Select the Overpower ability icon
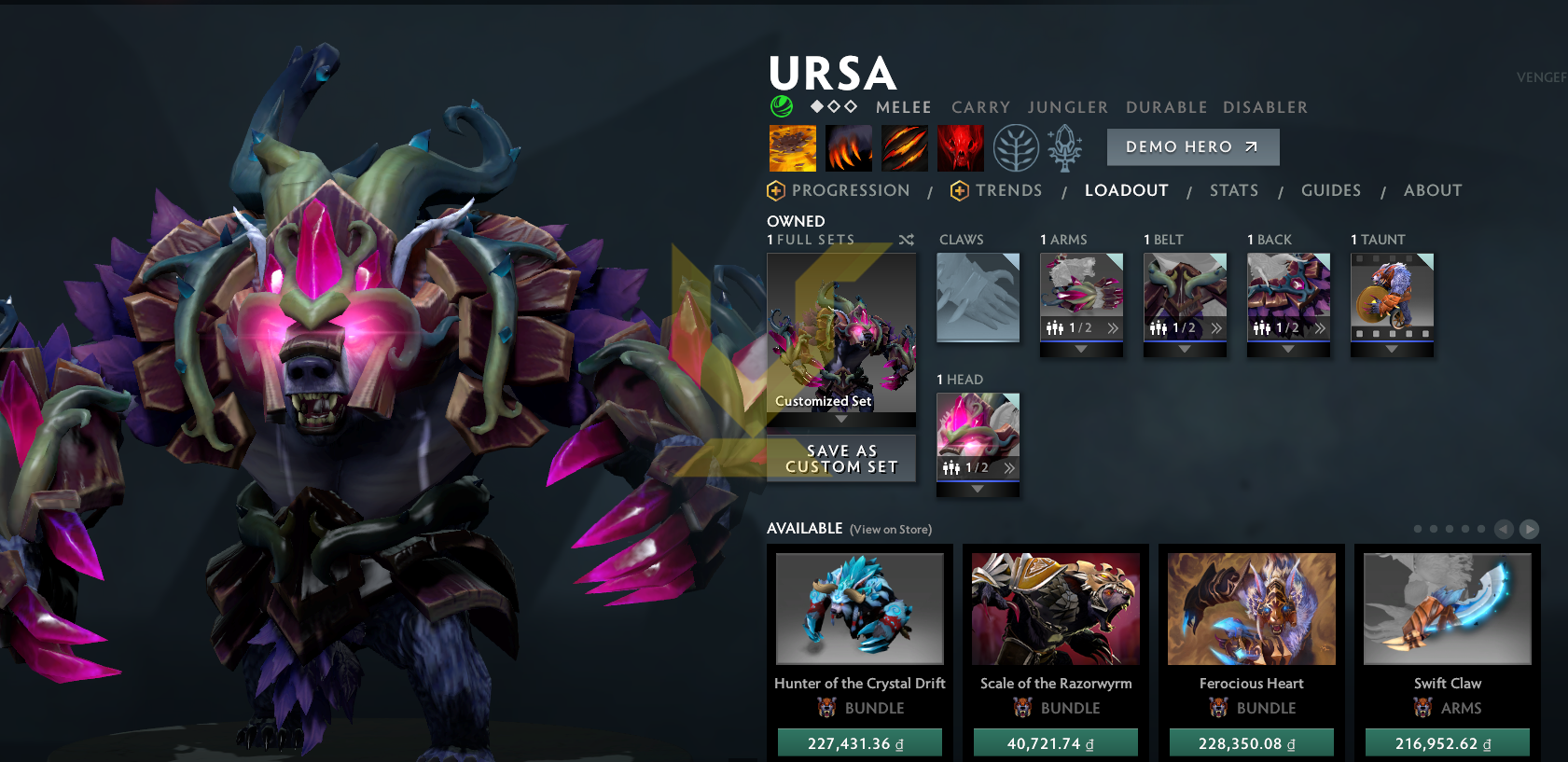Image resolution: width=1568 pixels, height=762 pixels. pos(848,147)
